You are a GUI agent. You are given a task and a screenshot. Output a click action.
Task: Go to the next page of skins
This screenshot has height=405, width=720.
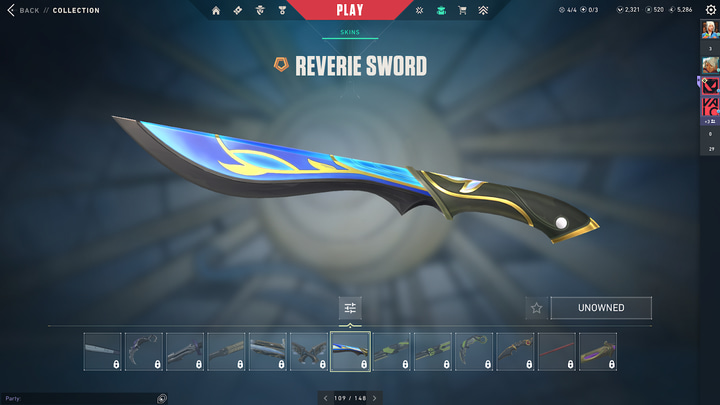374,398
